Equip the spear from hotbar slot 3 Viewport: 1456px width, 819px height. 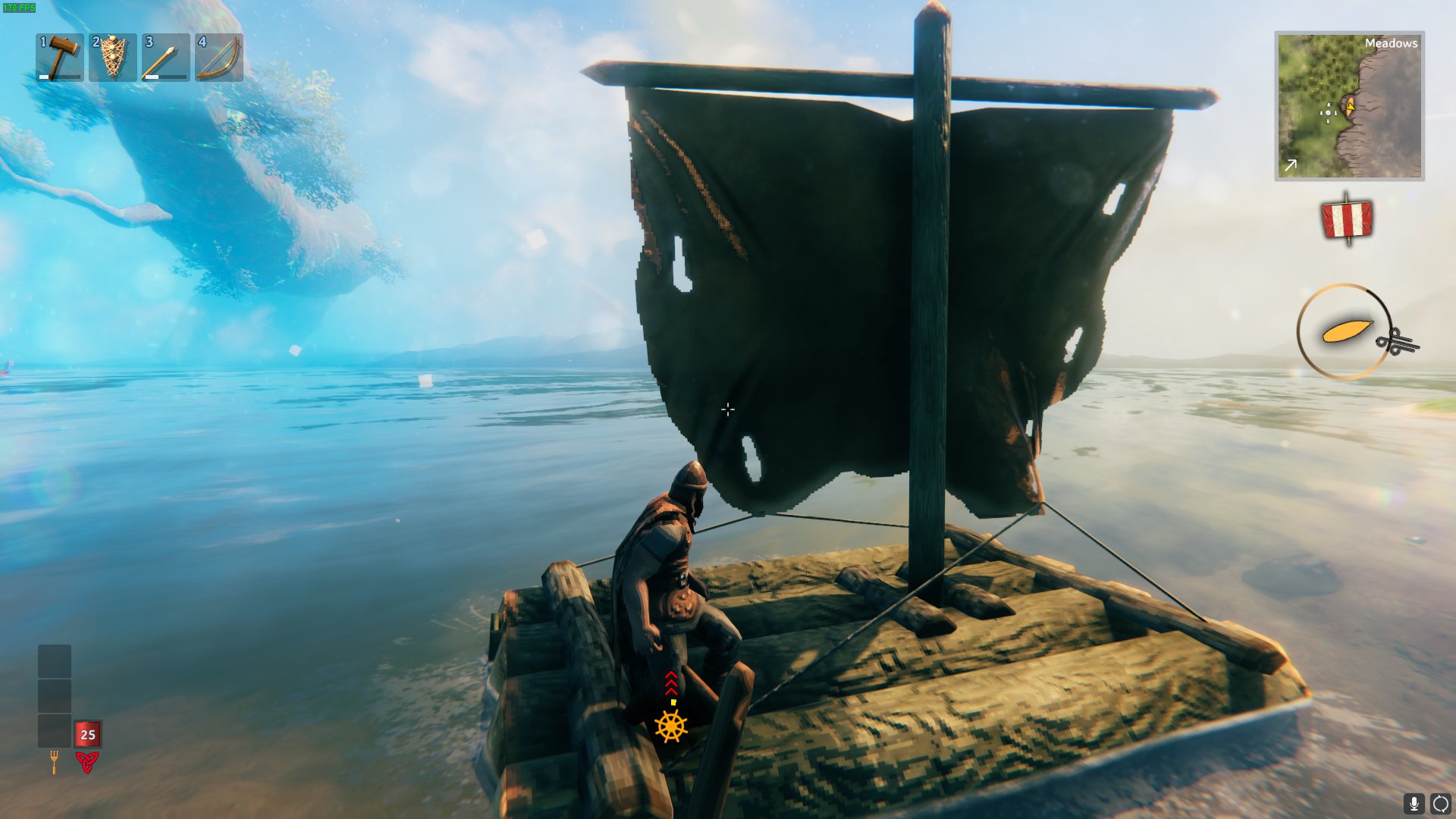pos(166,57)
